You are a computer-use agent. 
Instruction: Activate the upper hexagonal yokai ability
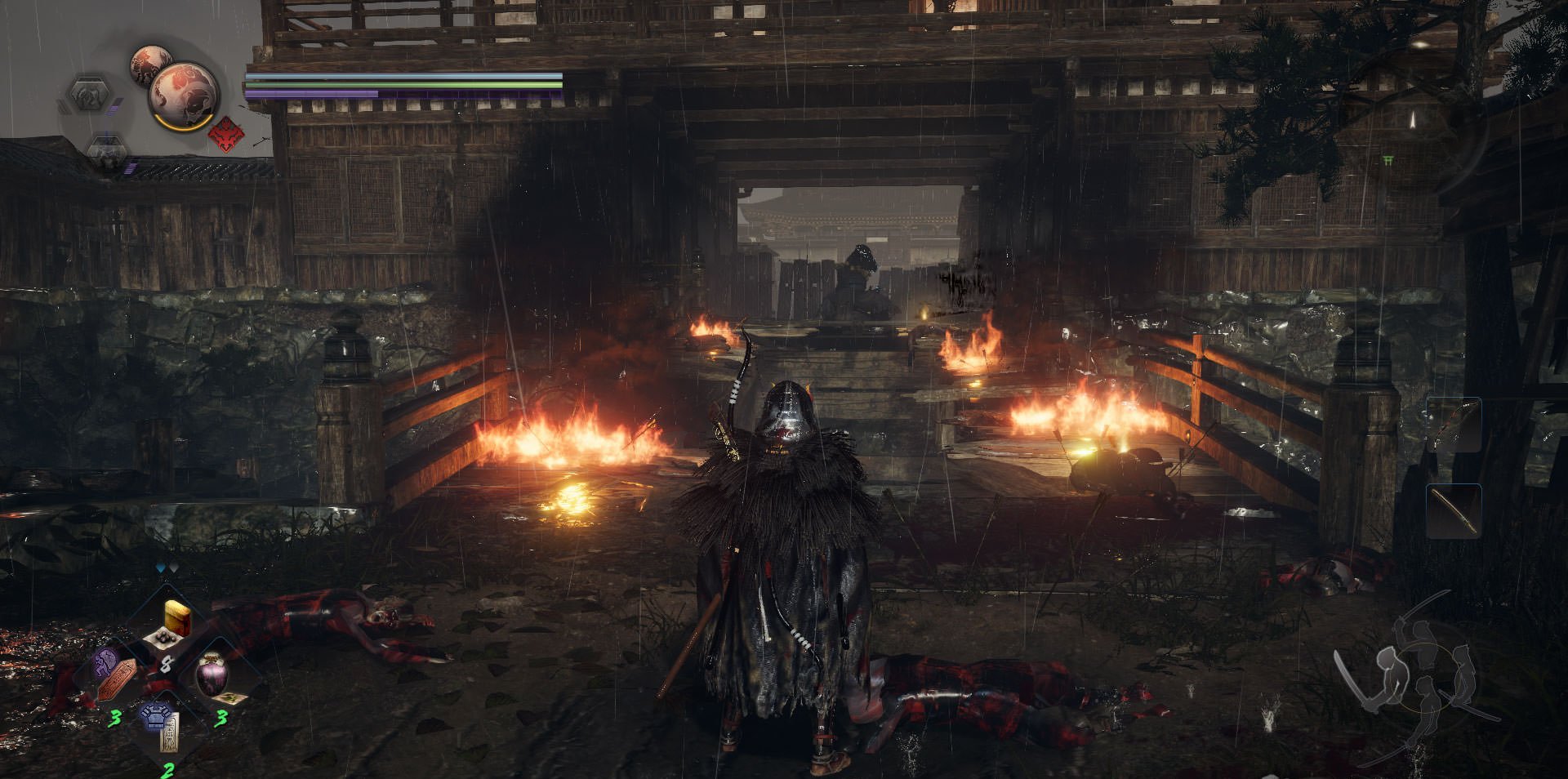click(x=88, y=95)
